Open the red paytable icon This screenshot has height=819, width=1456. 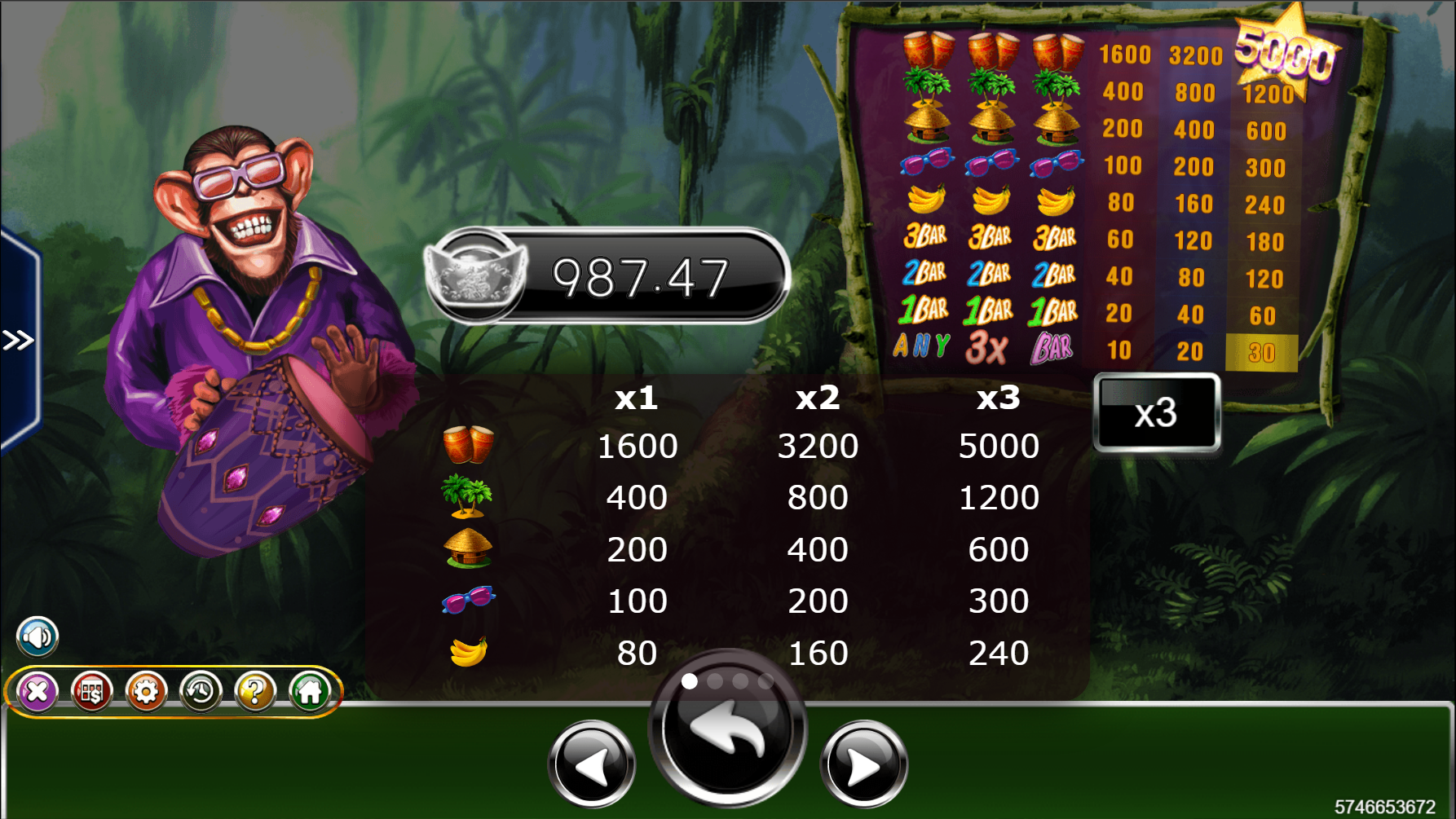click(91, 692)
